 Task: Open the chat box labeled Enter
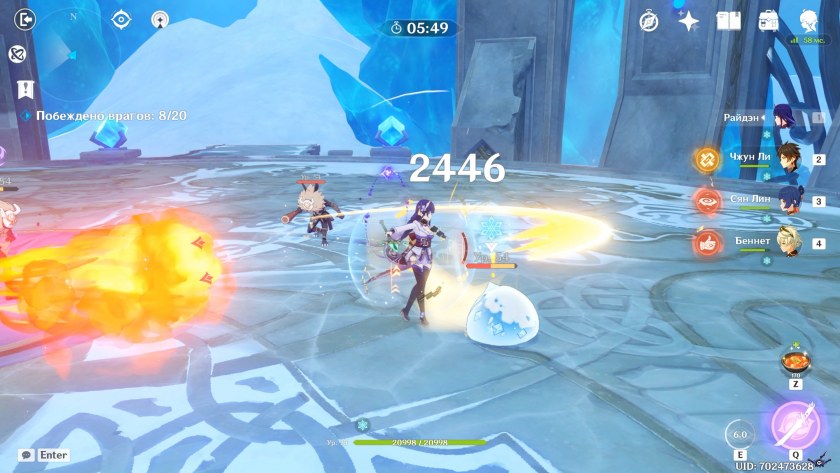coord(44,455)
